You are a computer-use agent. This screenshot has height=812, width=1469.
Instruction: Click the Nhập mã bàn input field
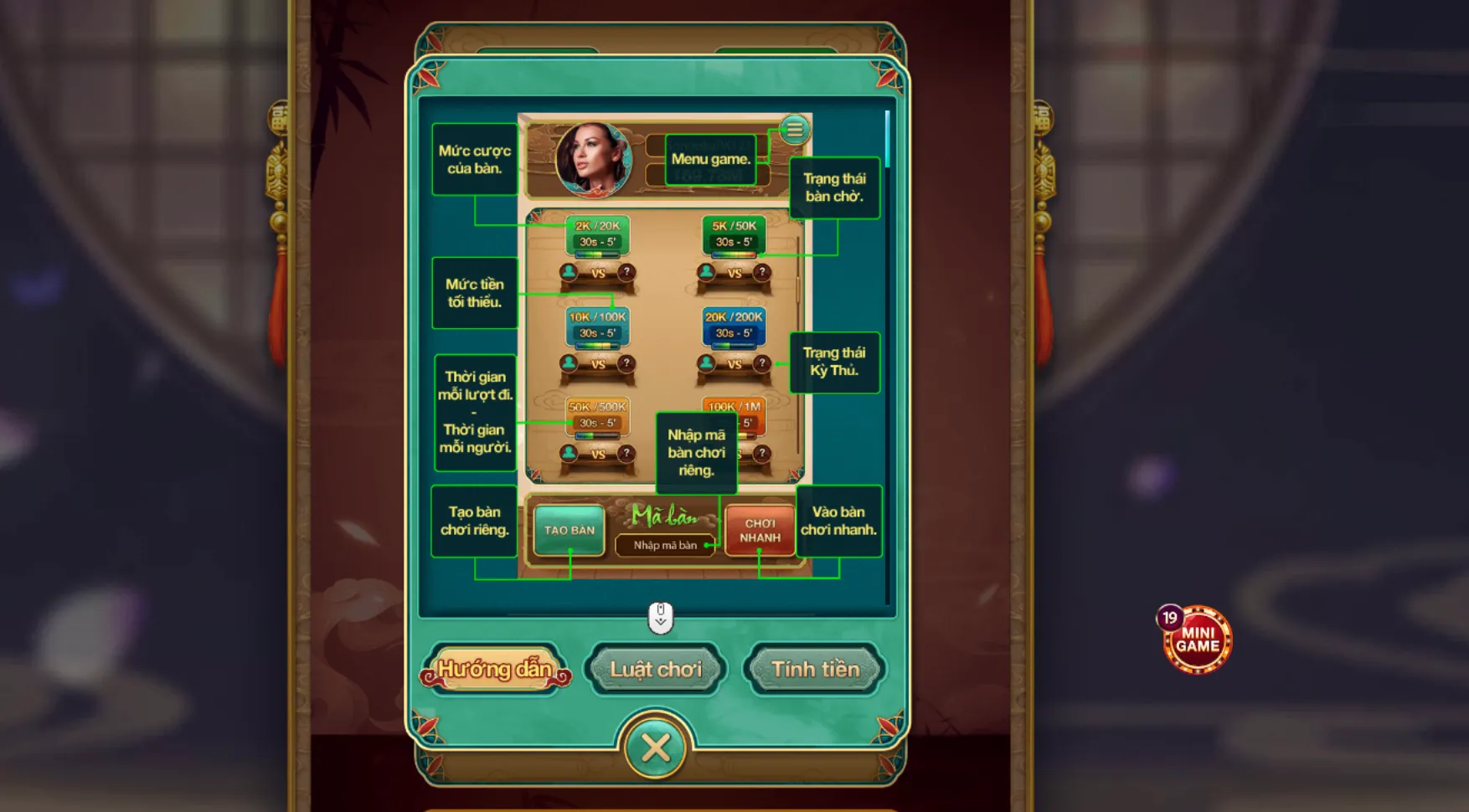click(665, 545)
